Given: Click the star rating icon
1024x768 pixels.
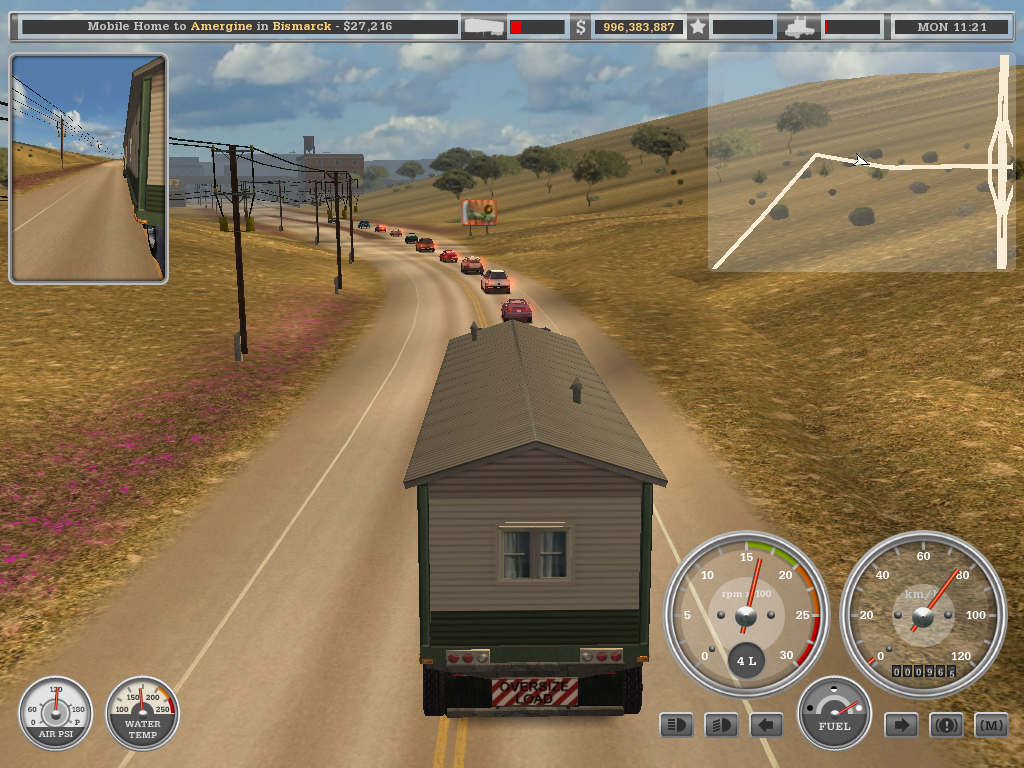Looking at the screenshot, I should pos(698,28).
